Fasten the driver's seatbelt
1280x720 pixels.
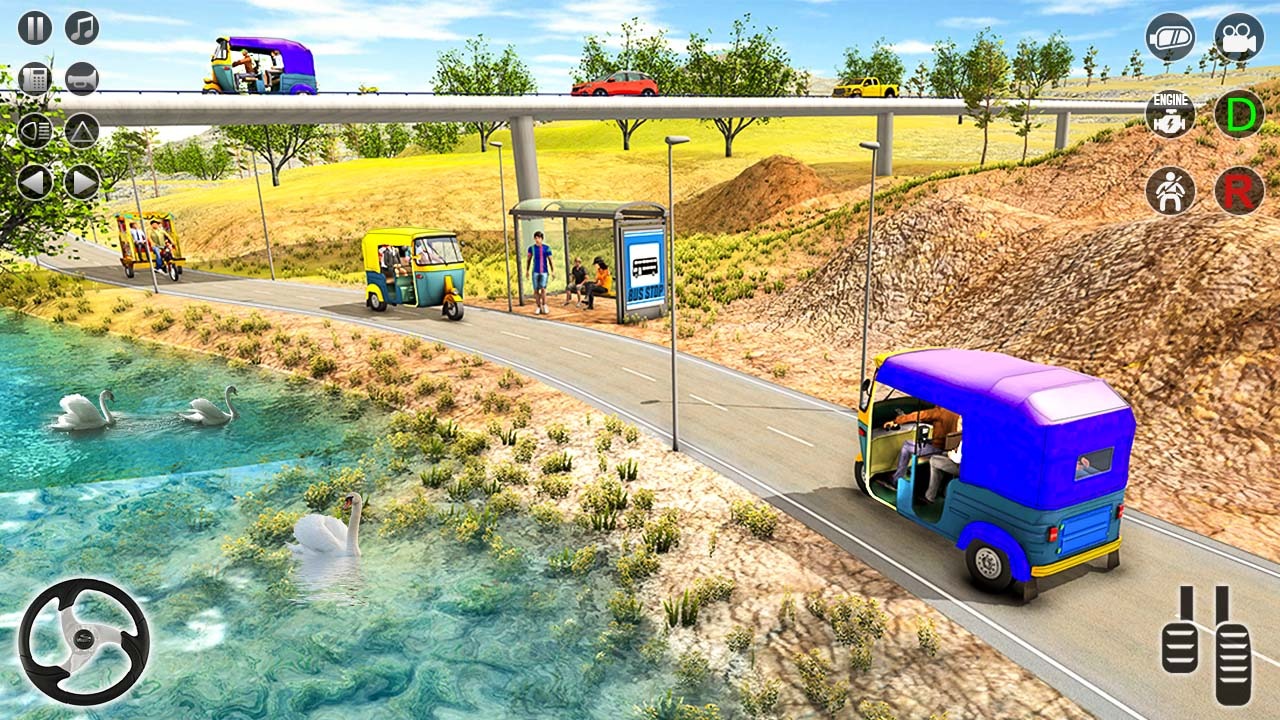coord(1170,190)
